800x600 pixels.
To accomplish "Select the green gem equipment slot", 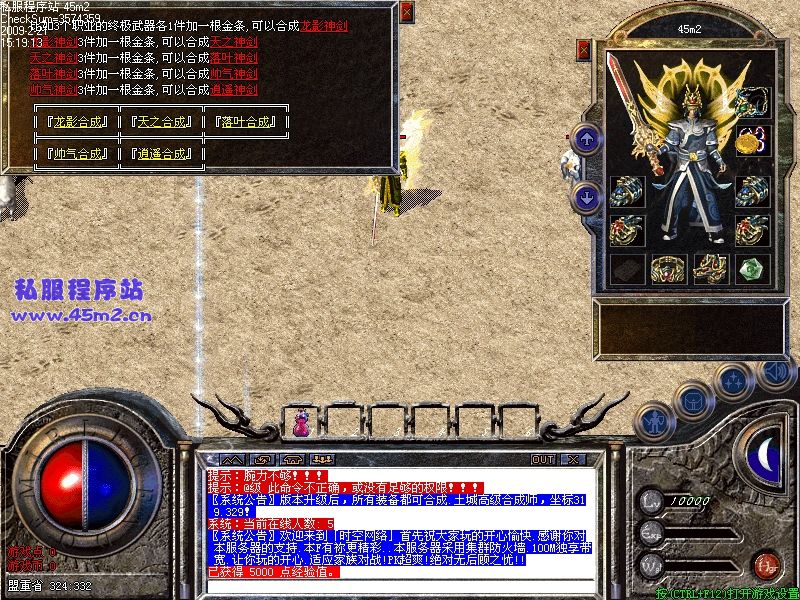I will coord(750,268).
